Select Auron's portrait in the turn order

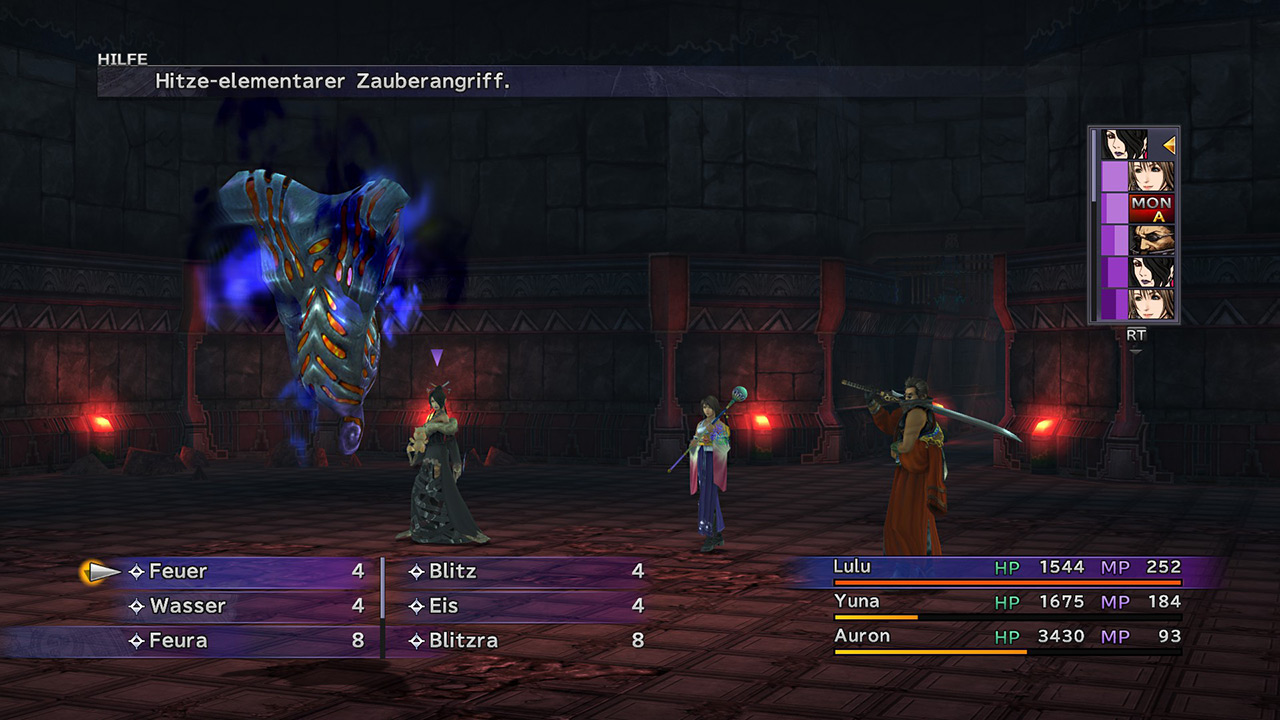point(1151,240)
